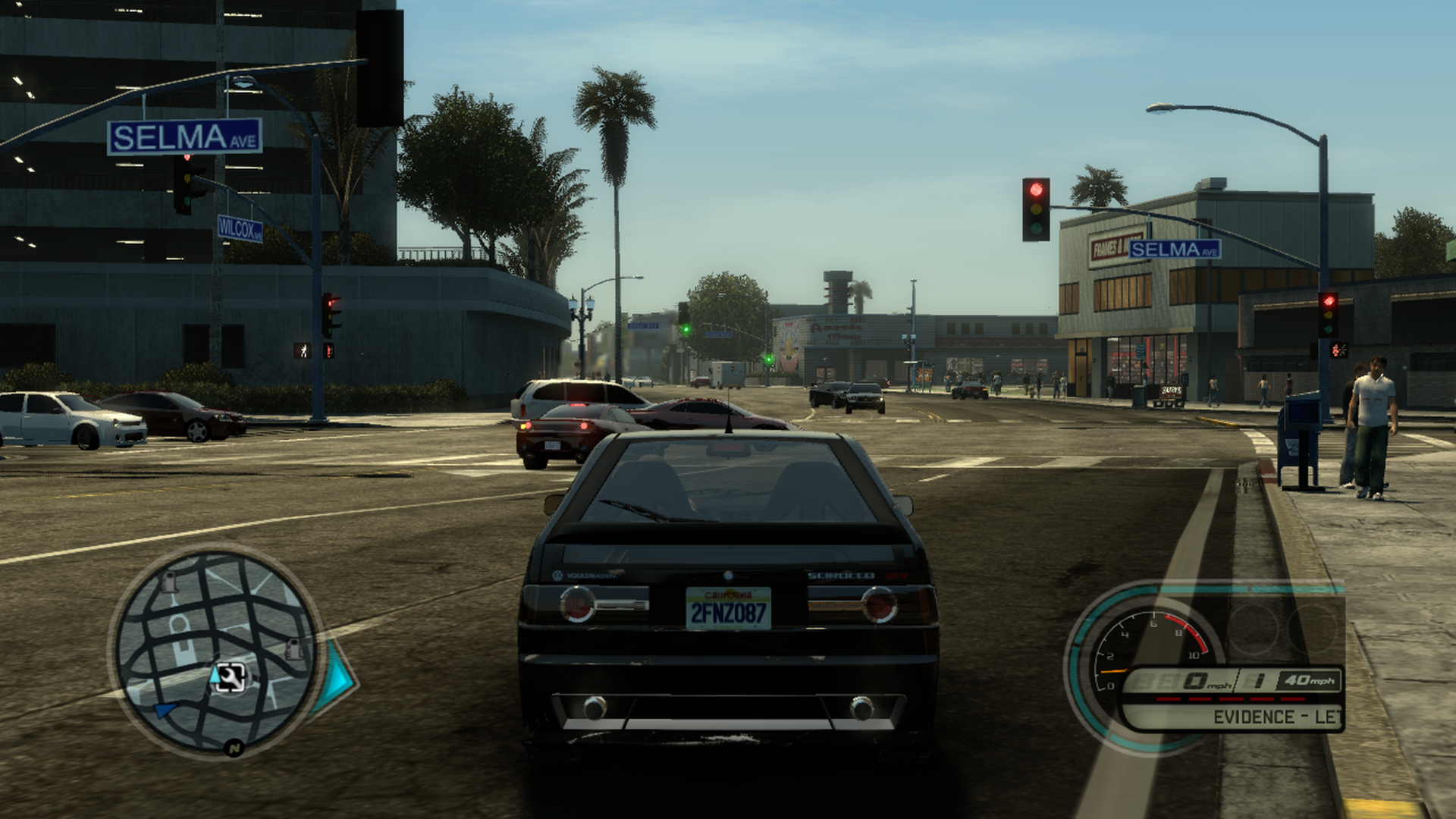Select the dark blue arrow map marker
The image size is (1456, 819).
pos(164,711)
